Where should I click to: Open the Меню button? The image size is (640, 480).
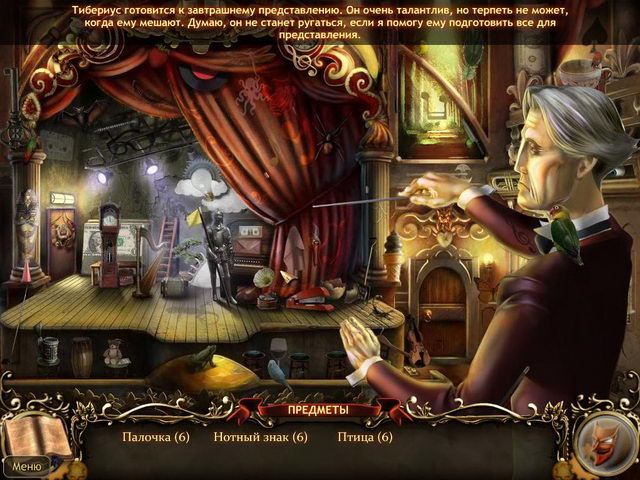[x=26, y=466]
